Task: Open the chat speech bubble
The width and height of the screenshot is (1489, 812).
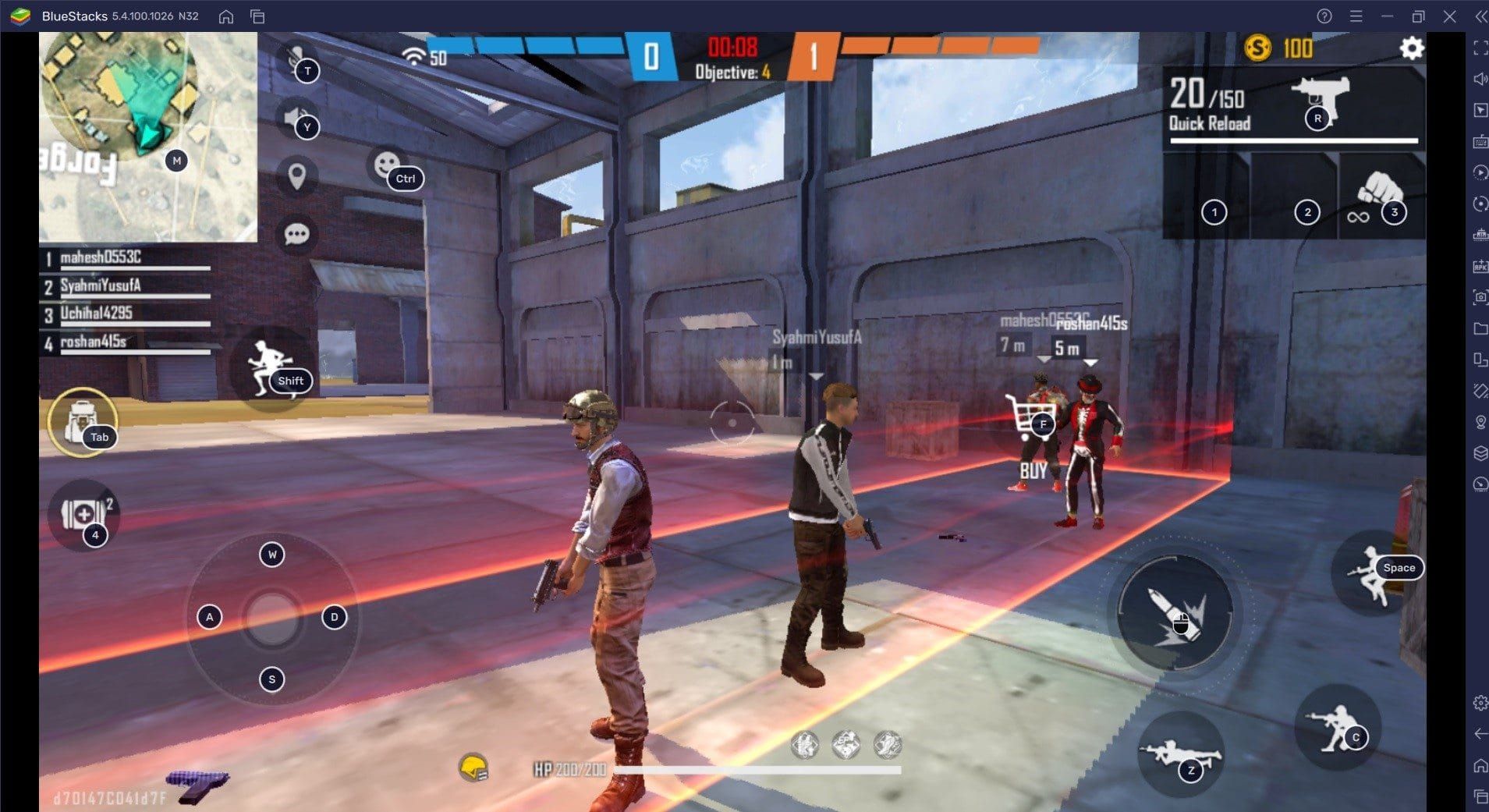Action: click(x=296, y=234)
